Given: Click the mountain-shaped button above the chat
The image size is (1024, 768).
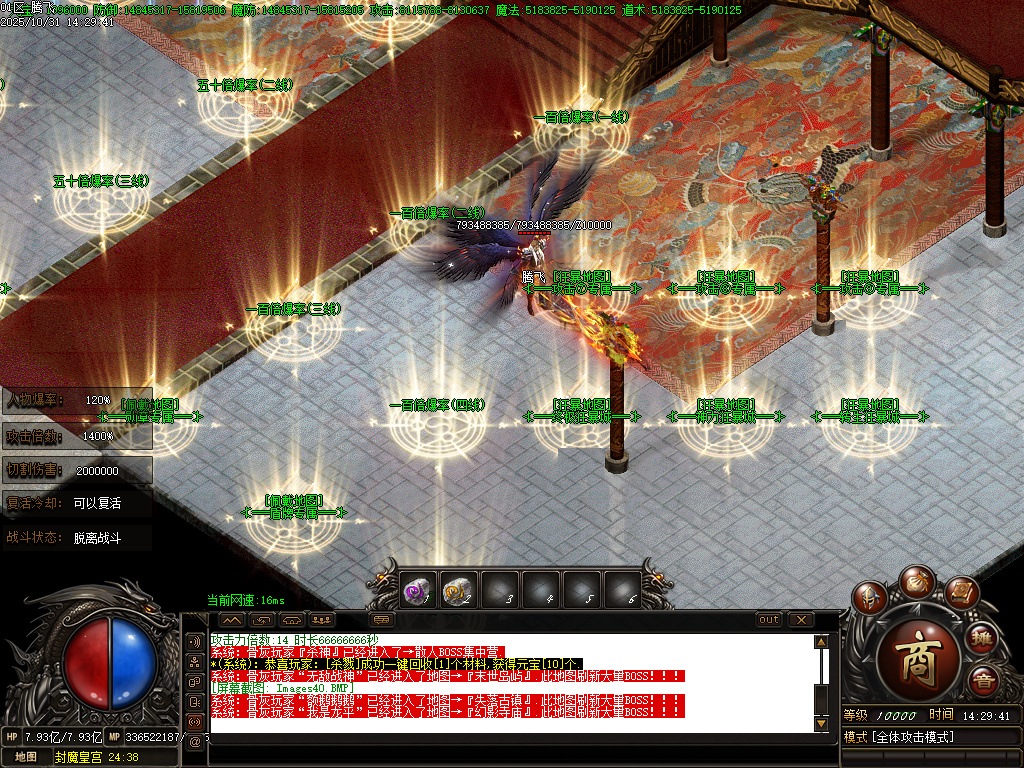Looking at the screenshot, I should pyautogui.click(x=231, y=620).
